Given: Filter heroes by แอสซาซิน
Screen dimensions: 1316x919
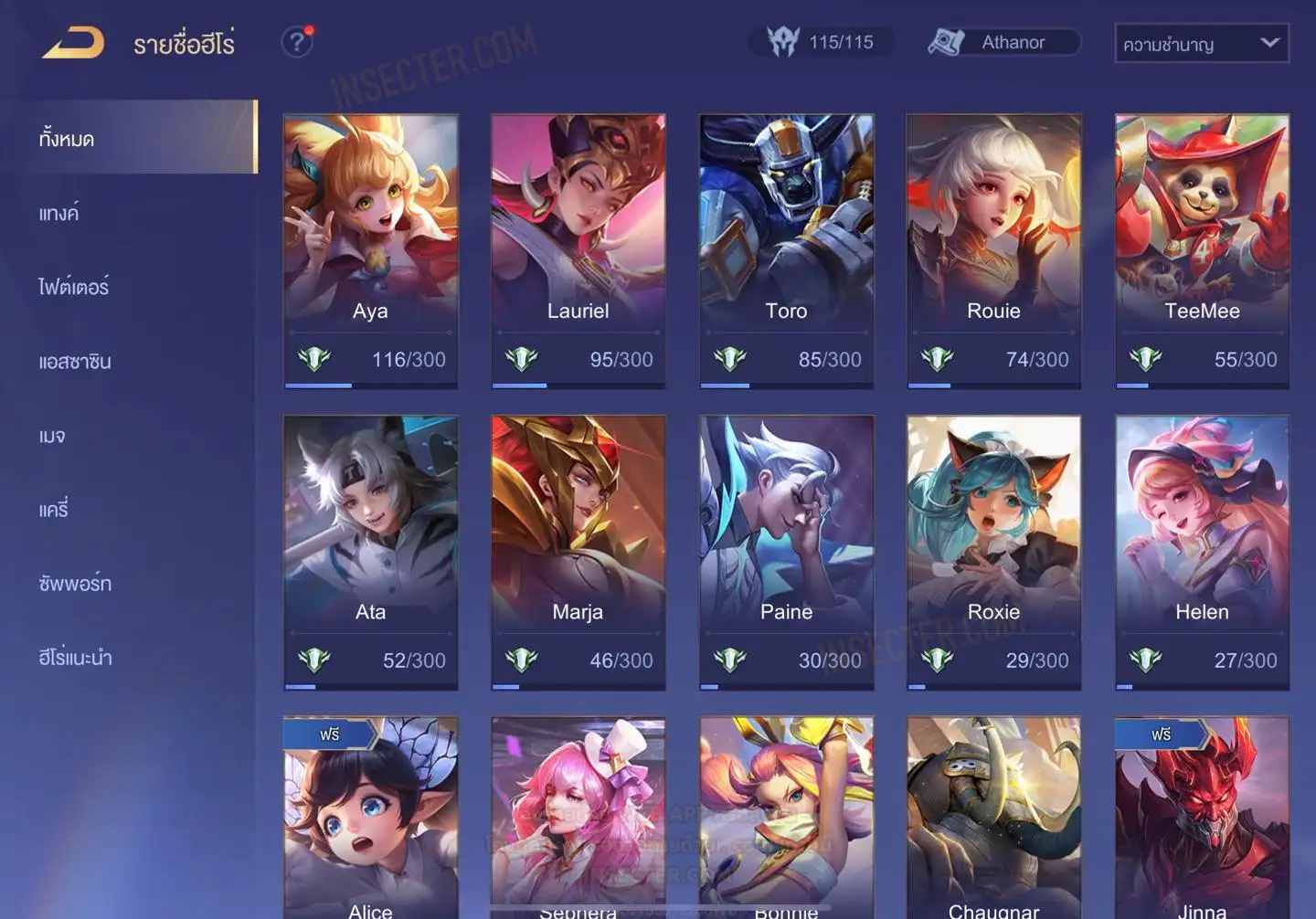Looking at the screenshot, I should point(75,362).
